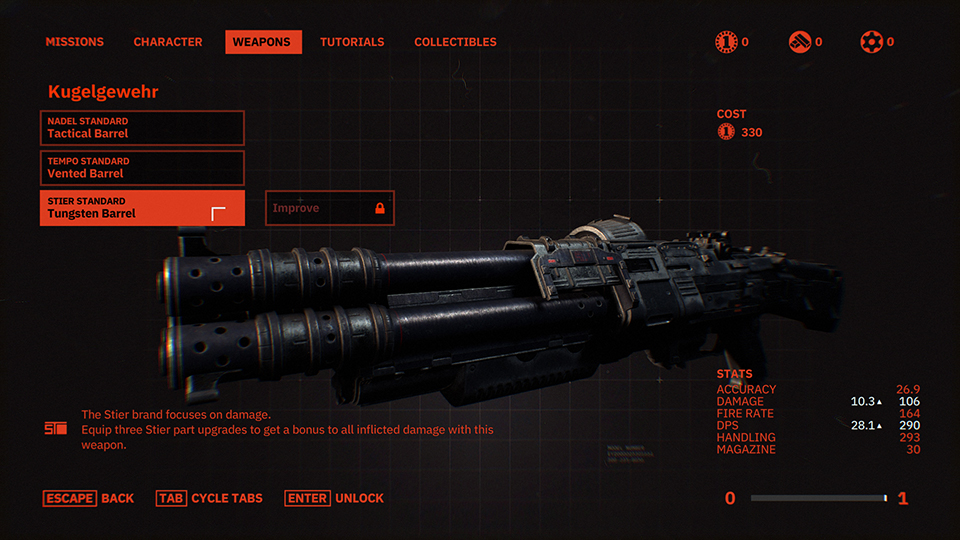
Task: Go to the Tutorials tab
Action: point(352,42)
